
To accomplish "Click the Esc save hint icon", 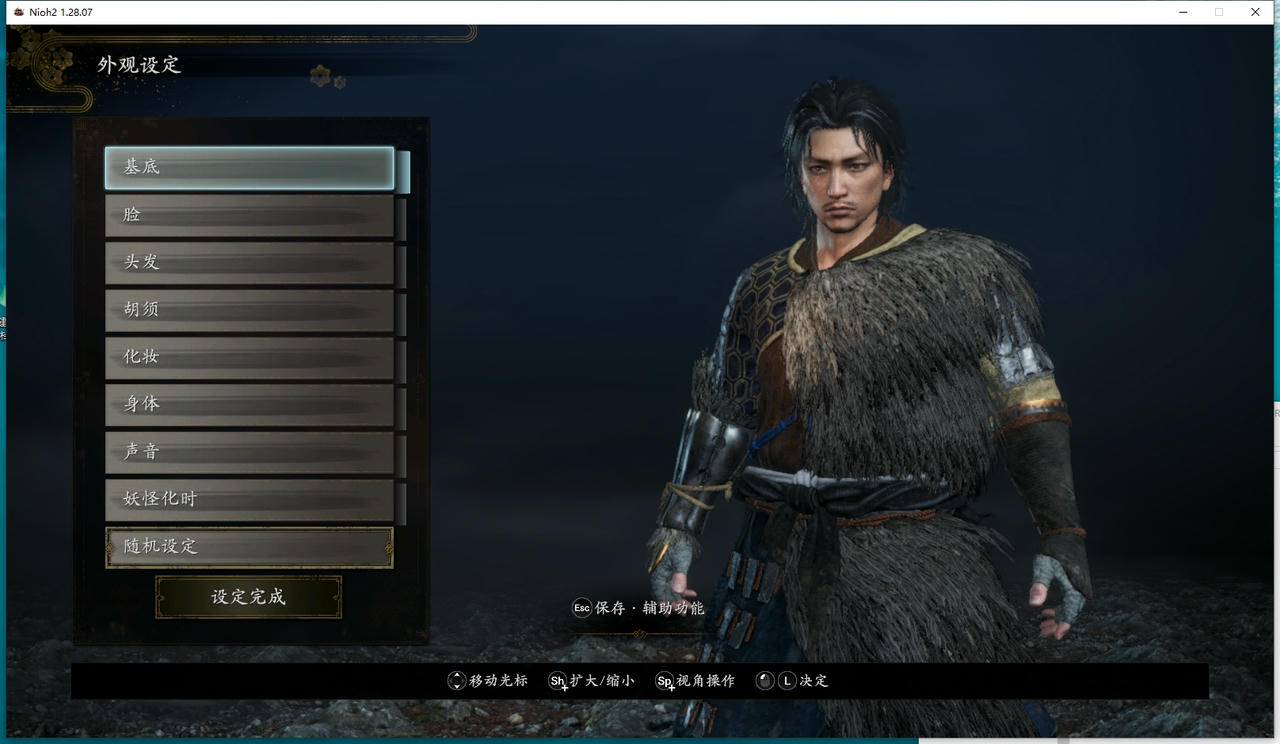I will pos(581,607).
